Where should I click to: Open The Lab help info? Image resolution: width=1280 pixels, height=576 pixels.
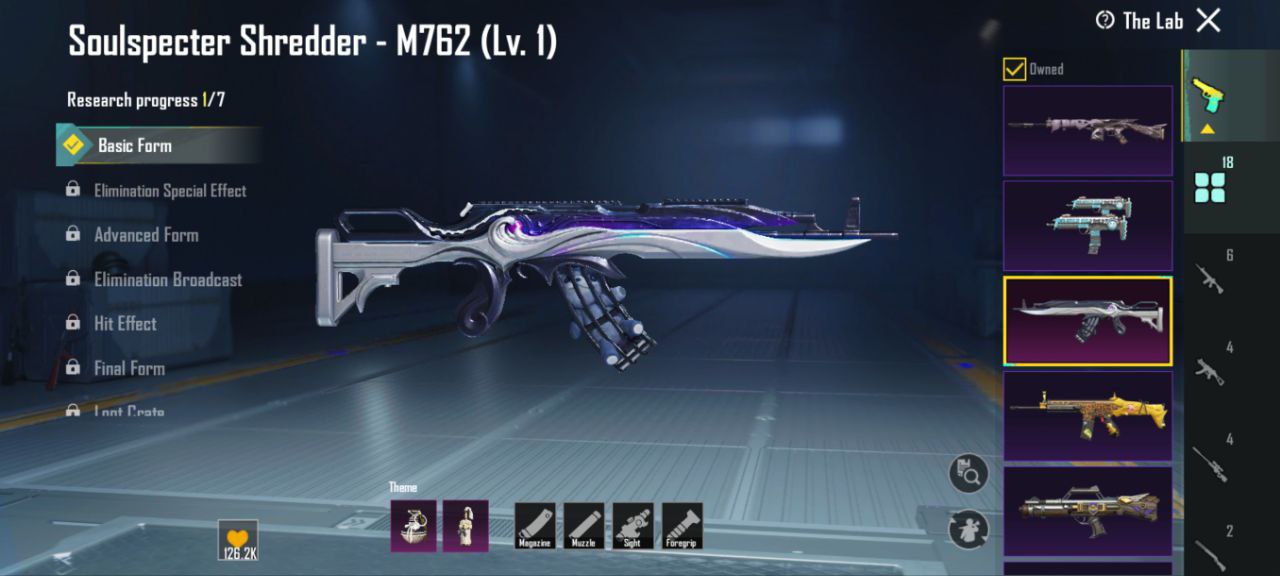1105,20
